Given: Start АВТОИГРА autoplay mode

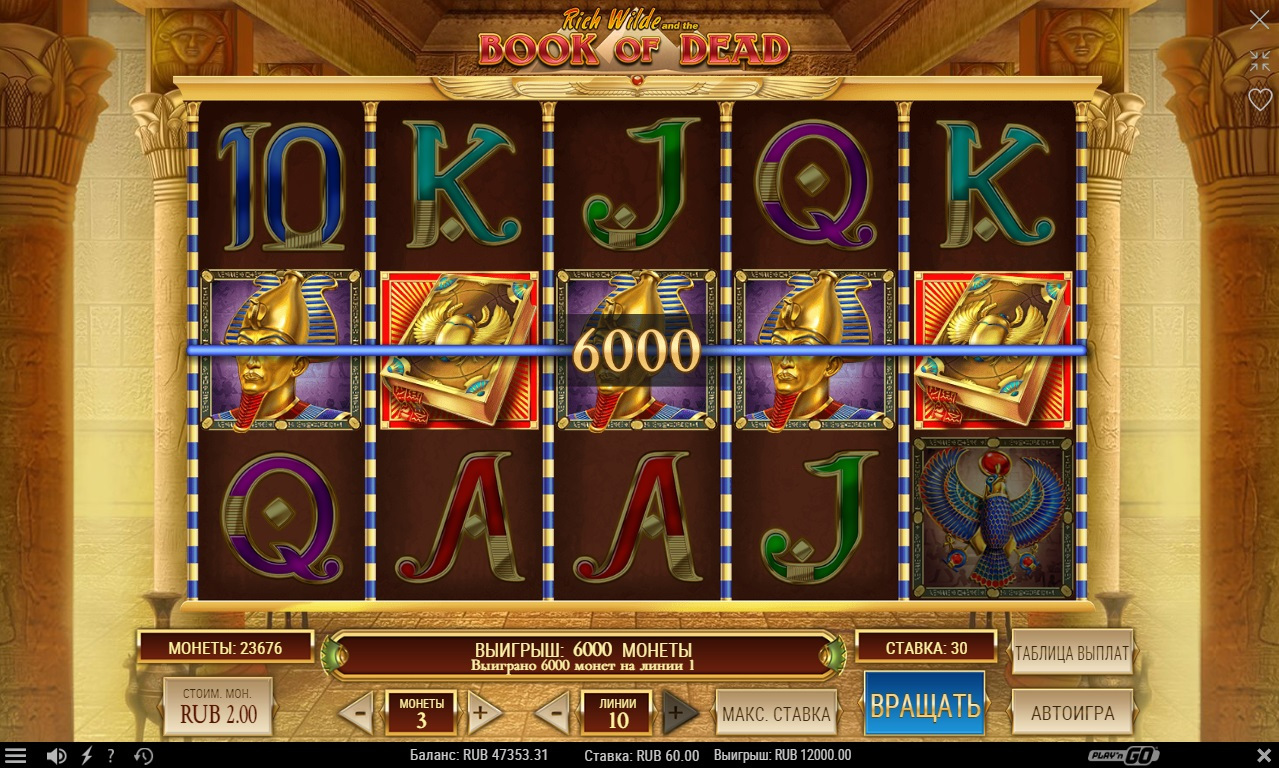Looking at the screenshot, I should [x=1072, y=713].
